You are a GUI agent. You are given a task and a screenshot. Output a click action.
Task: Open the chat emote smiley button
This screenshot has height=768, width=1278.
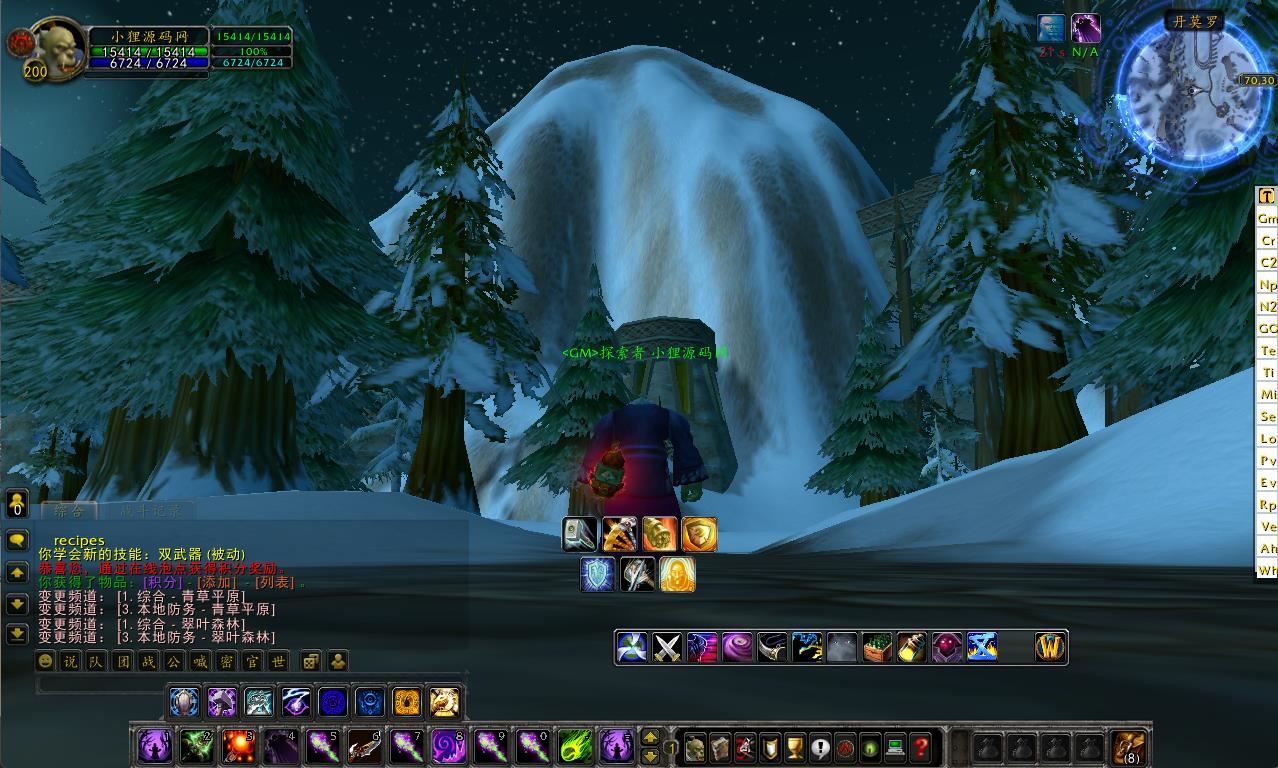pos(45,661)
